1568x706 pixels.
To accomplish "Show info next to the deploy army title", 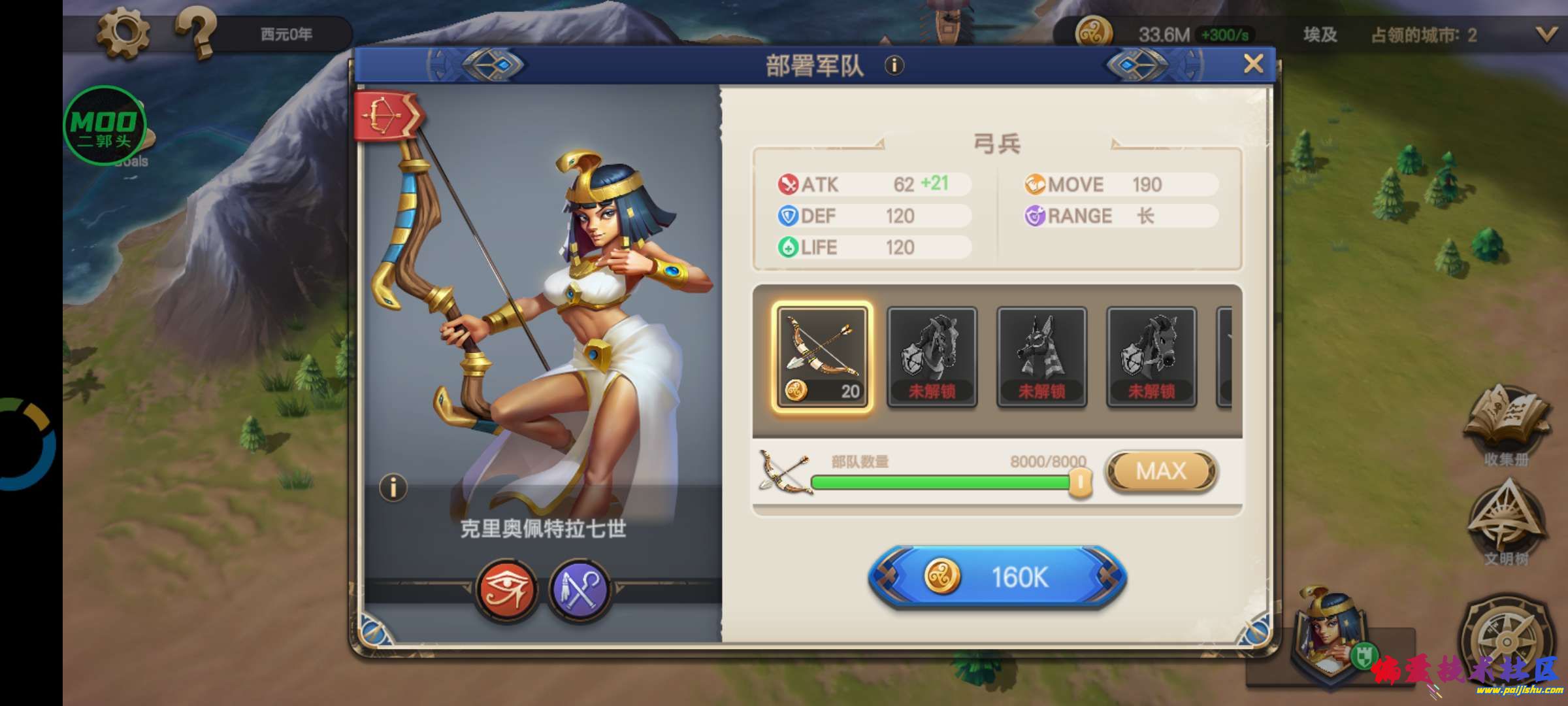I will (894, 65).
